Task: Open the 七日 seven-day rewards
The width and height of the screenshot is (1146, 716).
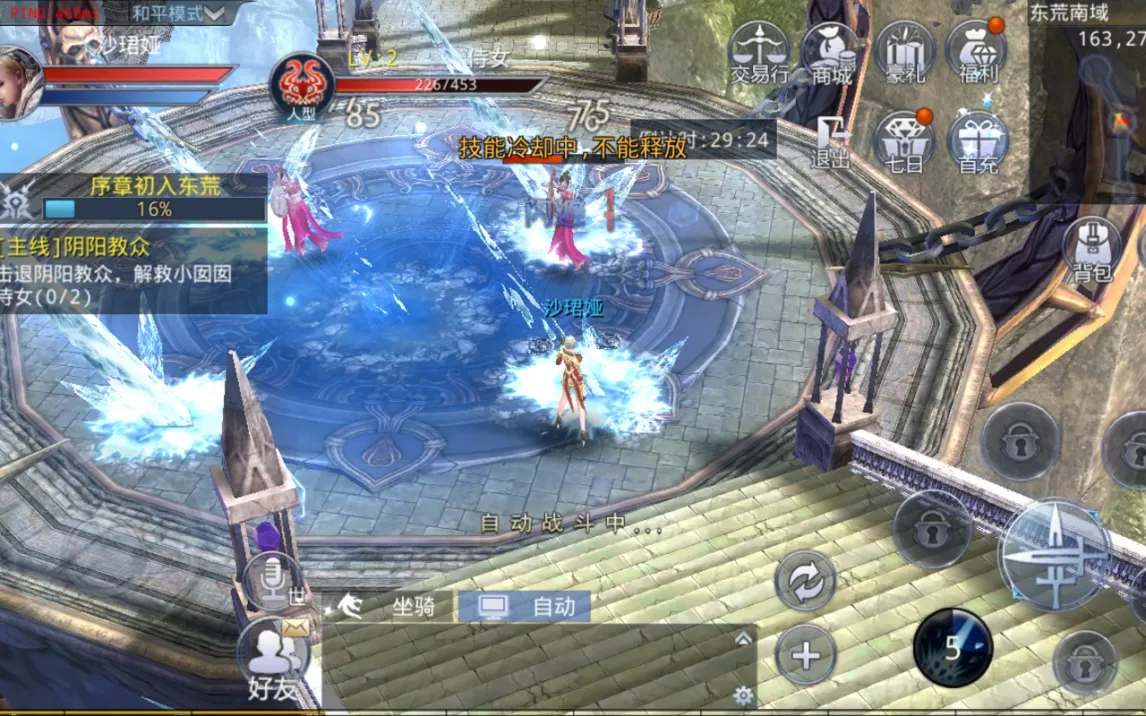Action: click(904, 142)
